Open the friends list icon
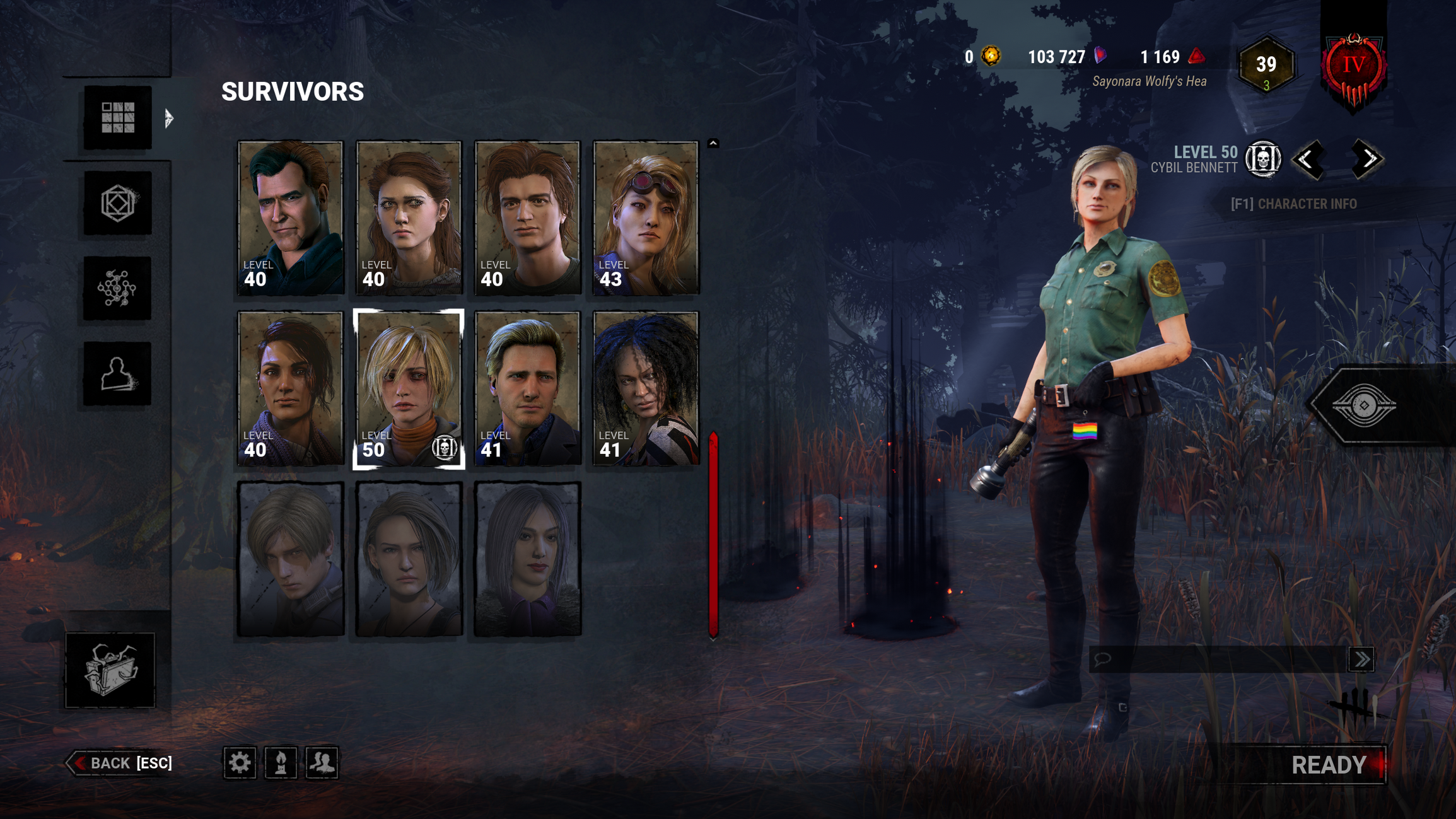This screenshot has width=1456, height=819. 323,764
